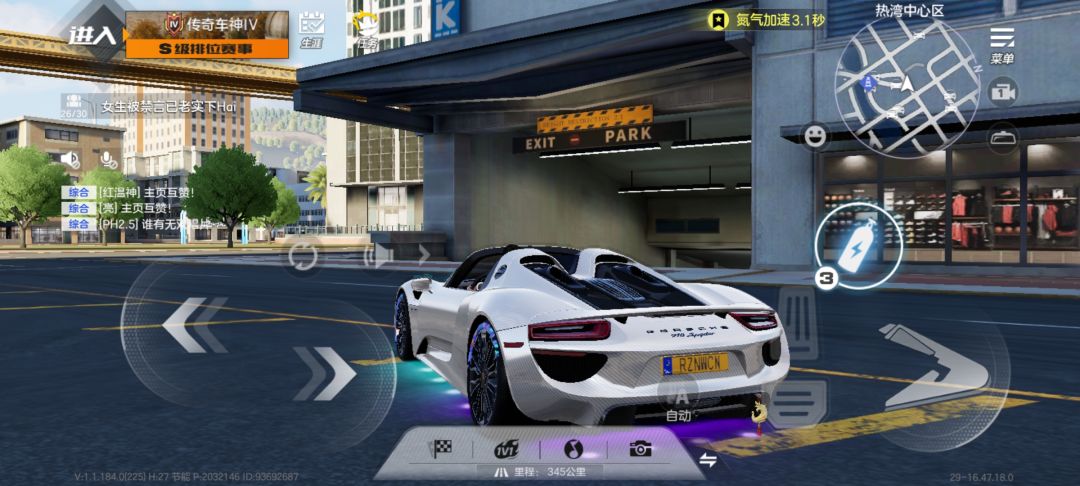Open the 菜单 main menu
Image resolution: width=1080 pixels, height=486 pixels.
point(1002,43)
